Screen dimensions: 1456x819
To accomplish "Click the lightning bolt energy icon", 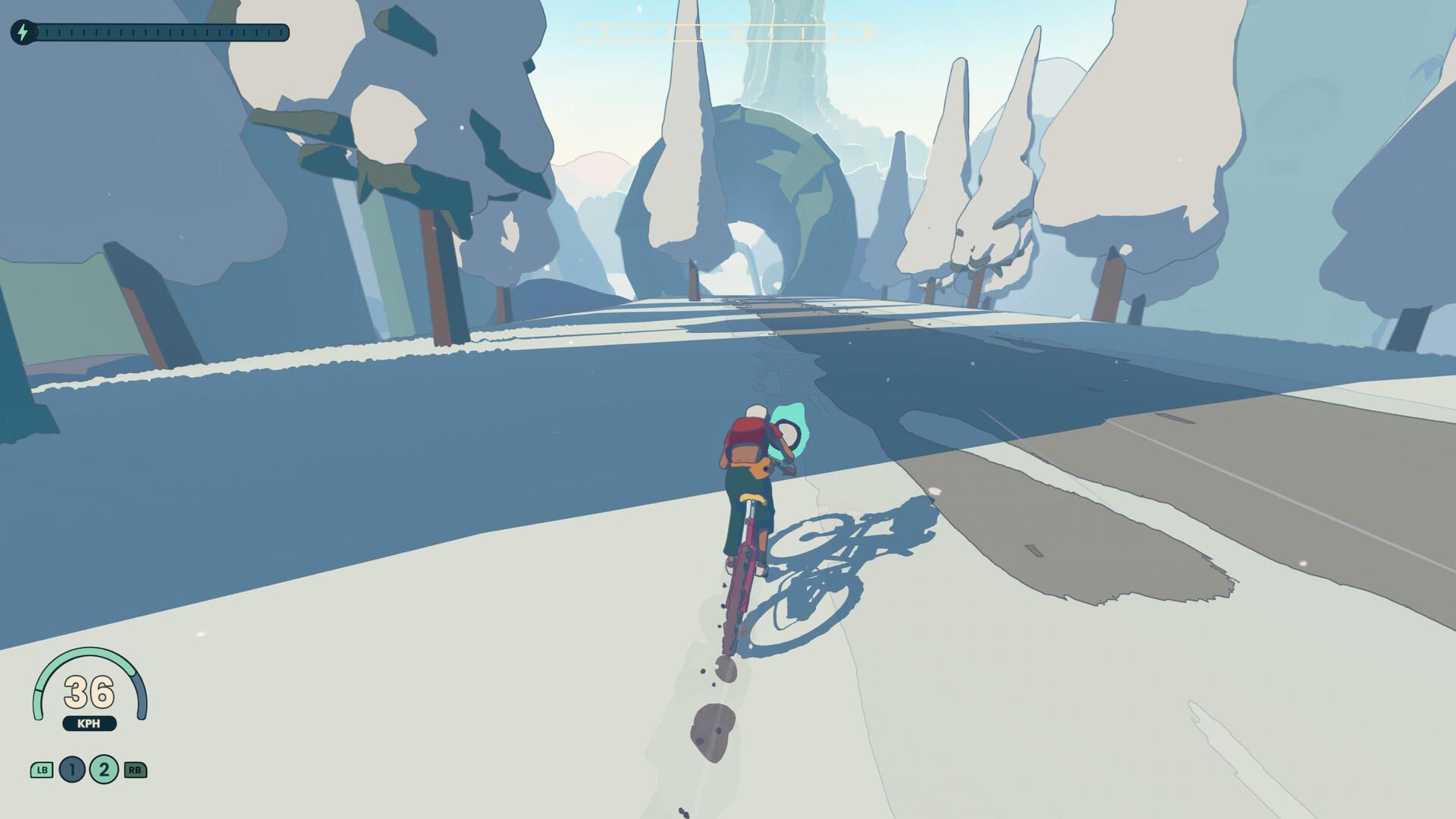I will point(21,30).
